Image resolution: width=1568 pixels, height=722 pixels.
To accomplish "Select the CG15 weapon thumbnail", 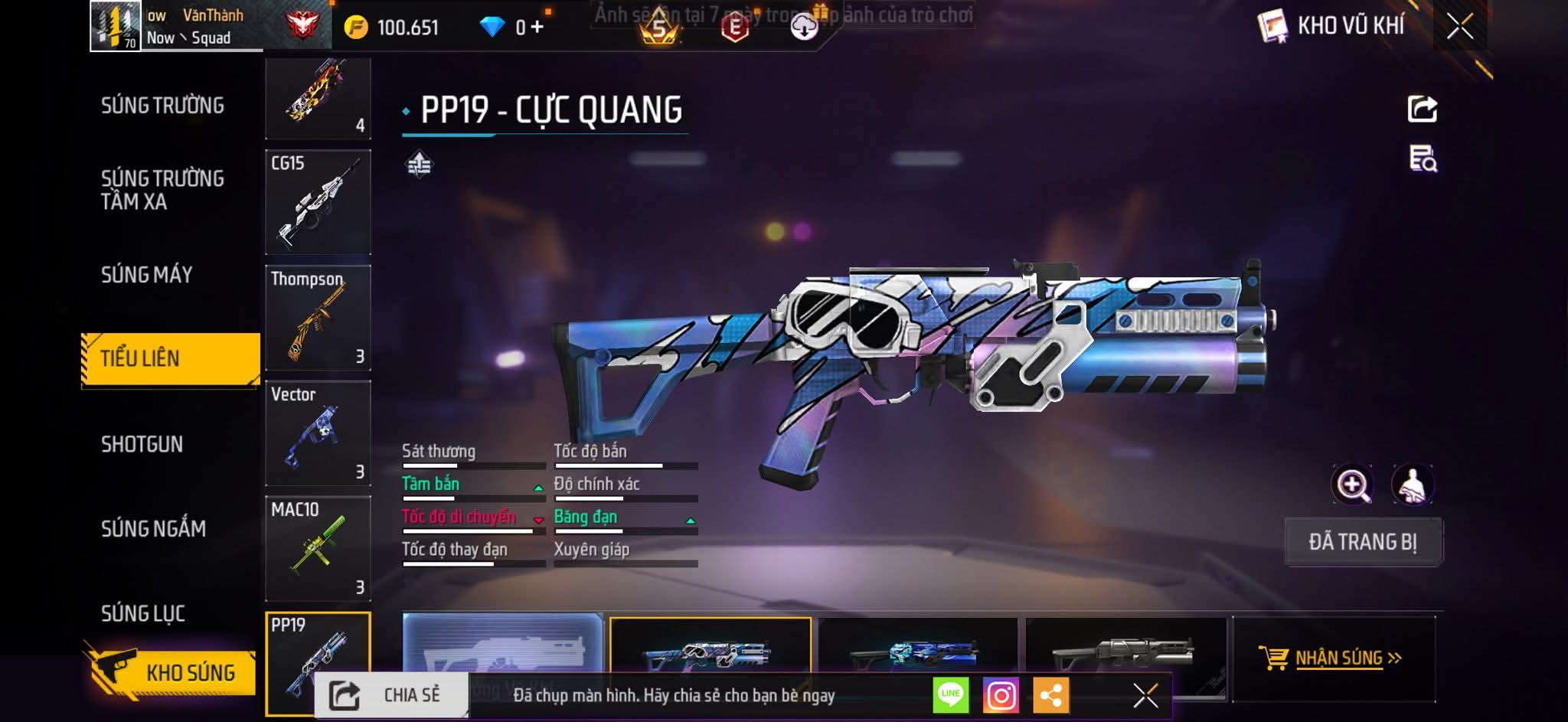I will coord(318,202).
